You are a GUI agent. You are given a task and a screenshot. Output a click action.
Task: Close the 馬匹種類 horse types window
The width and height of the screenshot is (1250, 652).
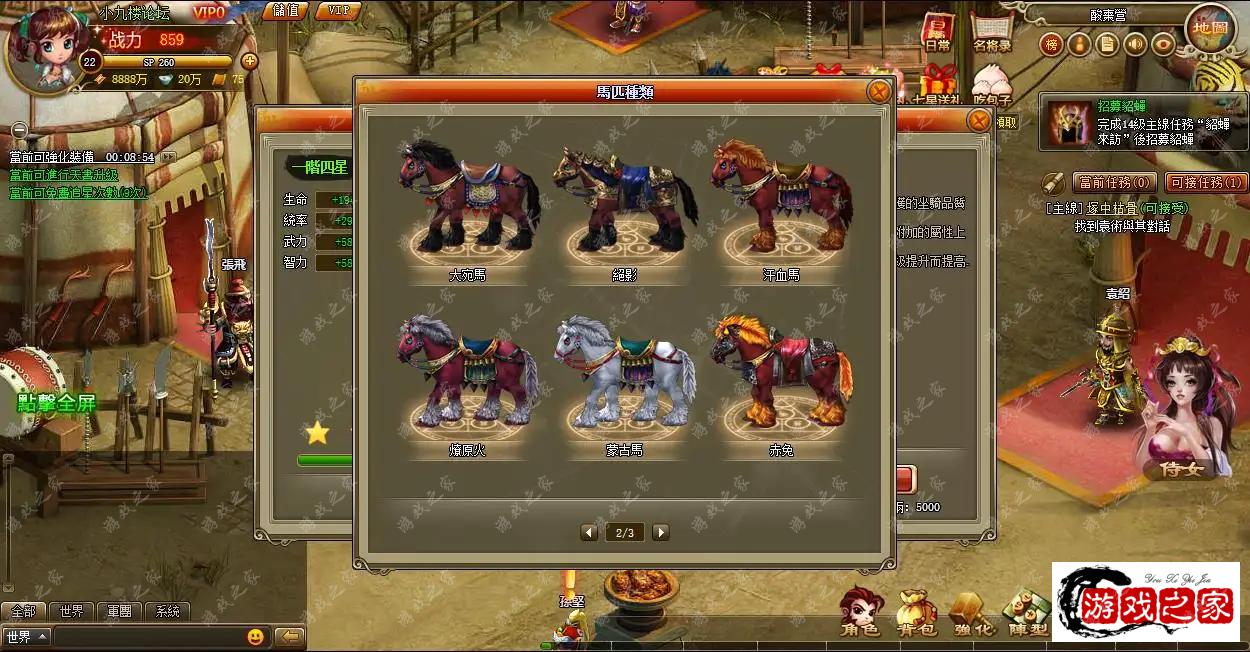coord(878,92)
